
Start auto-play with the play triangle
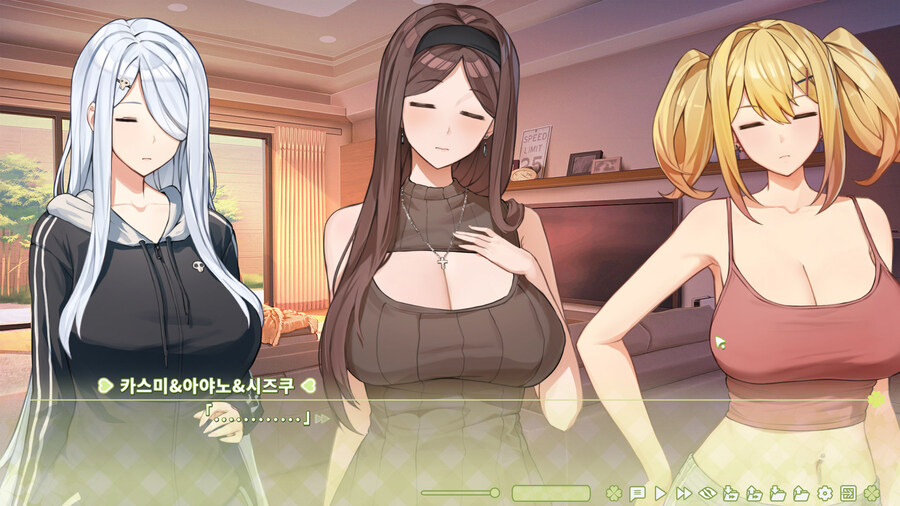click(x=660, y=493)
